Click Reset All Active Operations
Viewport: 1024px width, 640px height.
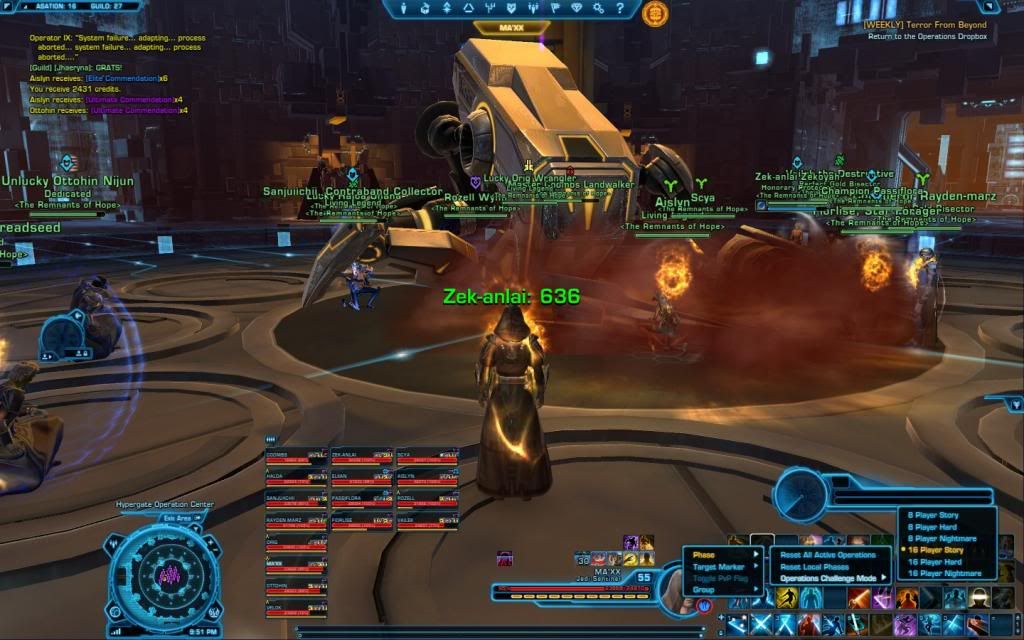pos(827,555)
